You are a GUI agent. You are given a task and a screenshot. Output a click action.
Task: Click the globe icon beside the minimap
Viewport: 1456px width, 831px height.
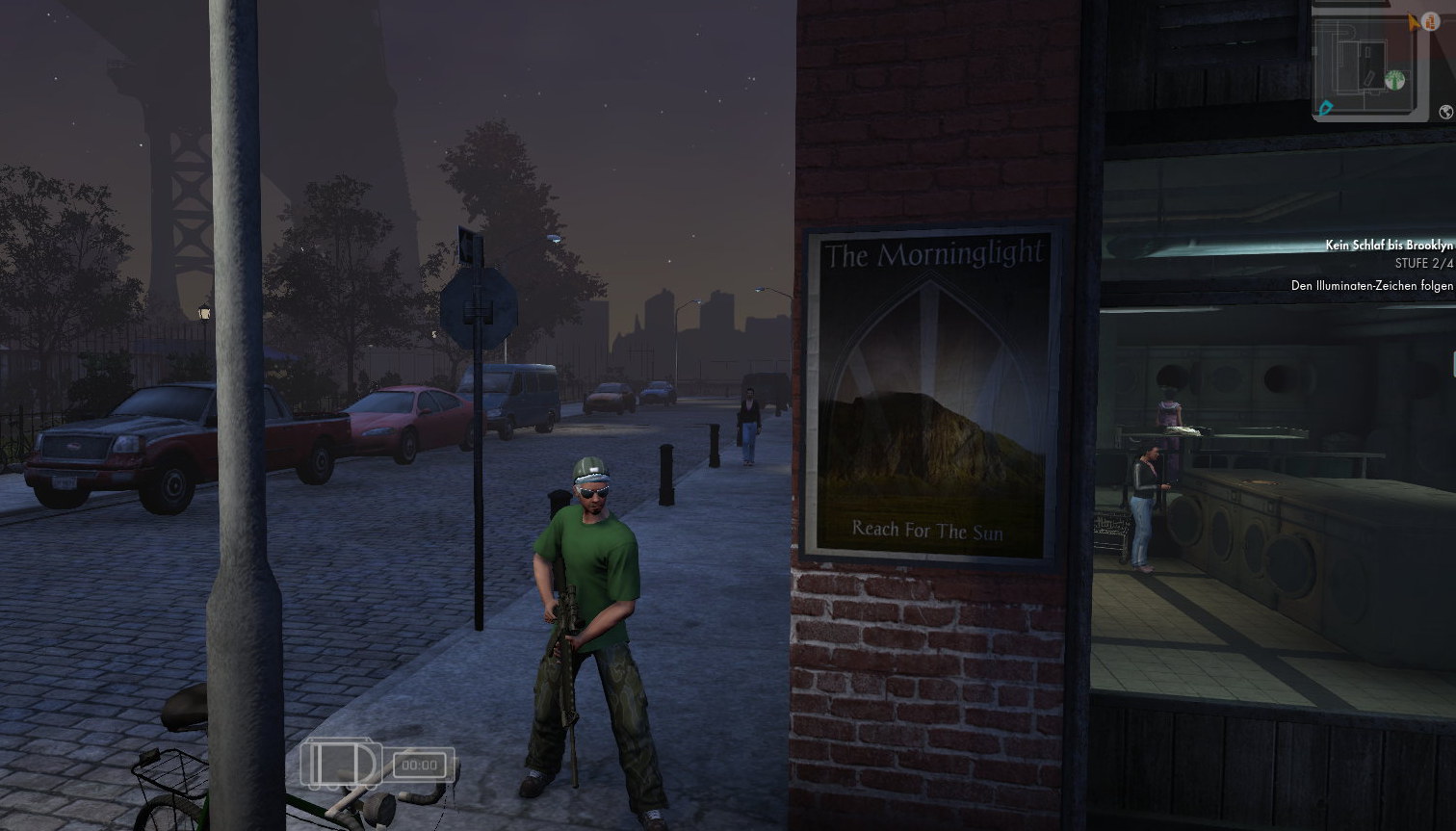[1445, 113]
